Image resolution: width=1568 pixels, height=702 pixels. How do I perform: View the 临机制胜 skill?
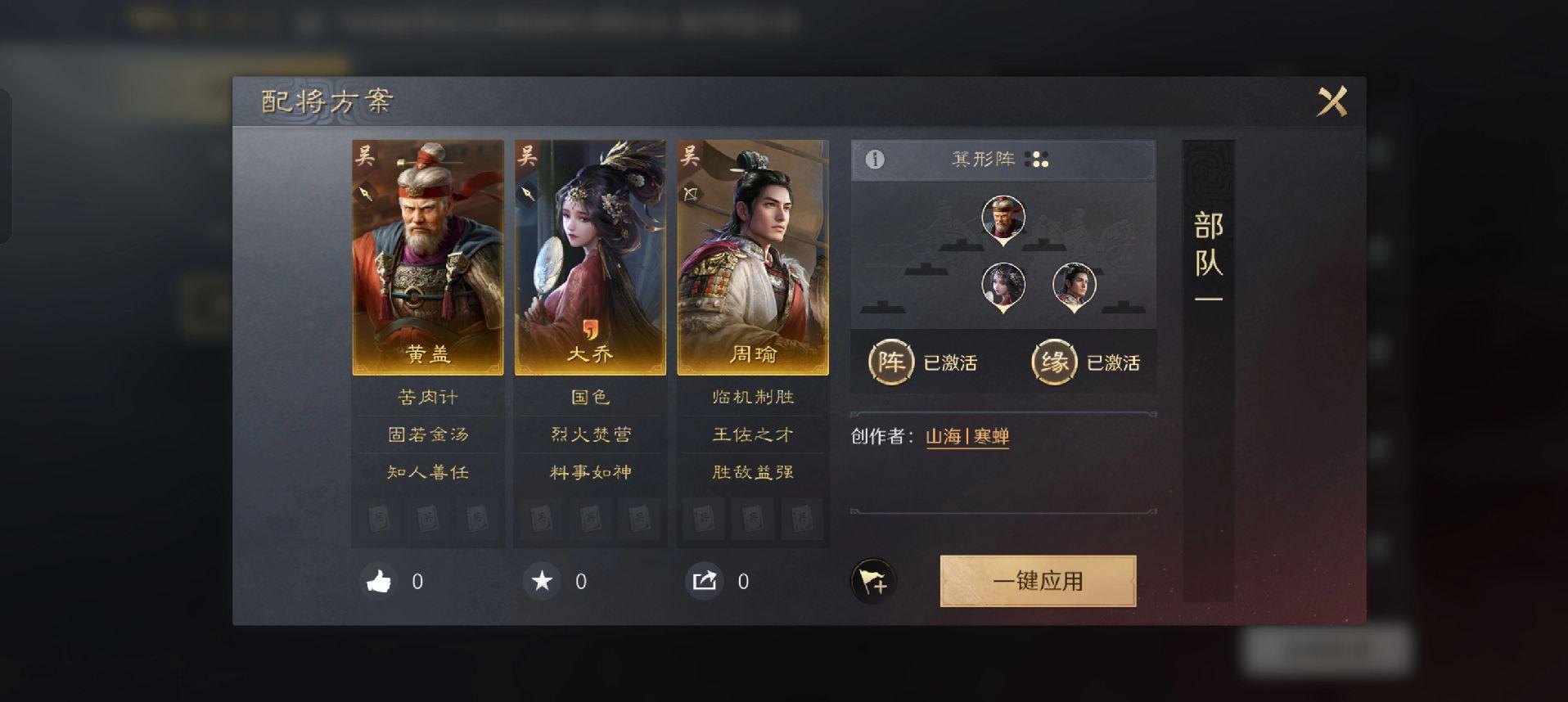[752, 398]
